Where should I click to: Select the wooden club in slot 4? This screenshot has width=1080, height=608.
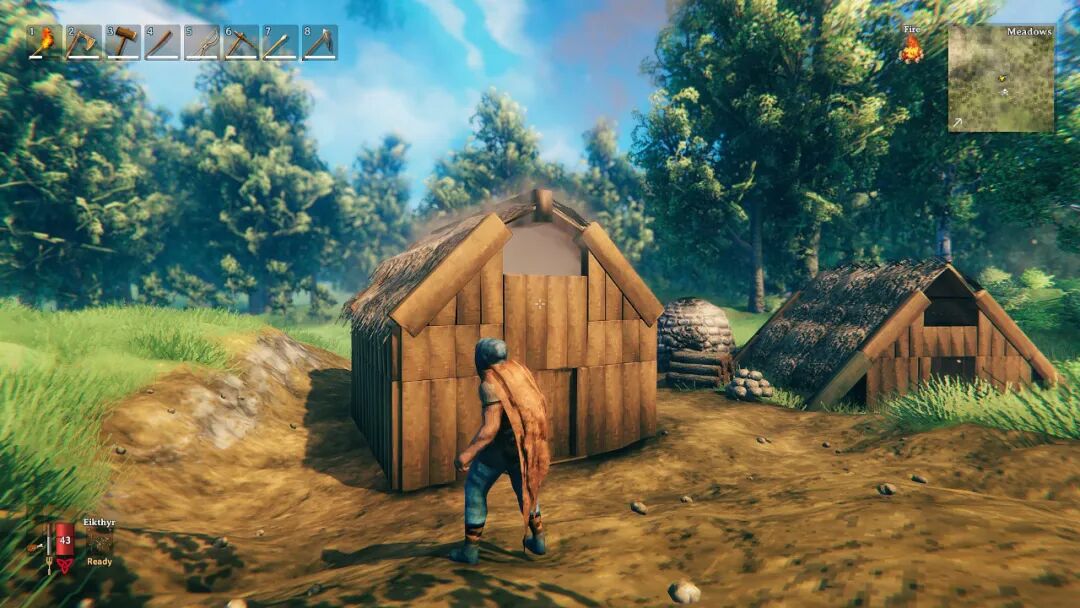click(162, 43)
